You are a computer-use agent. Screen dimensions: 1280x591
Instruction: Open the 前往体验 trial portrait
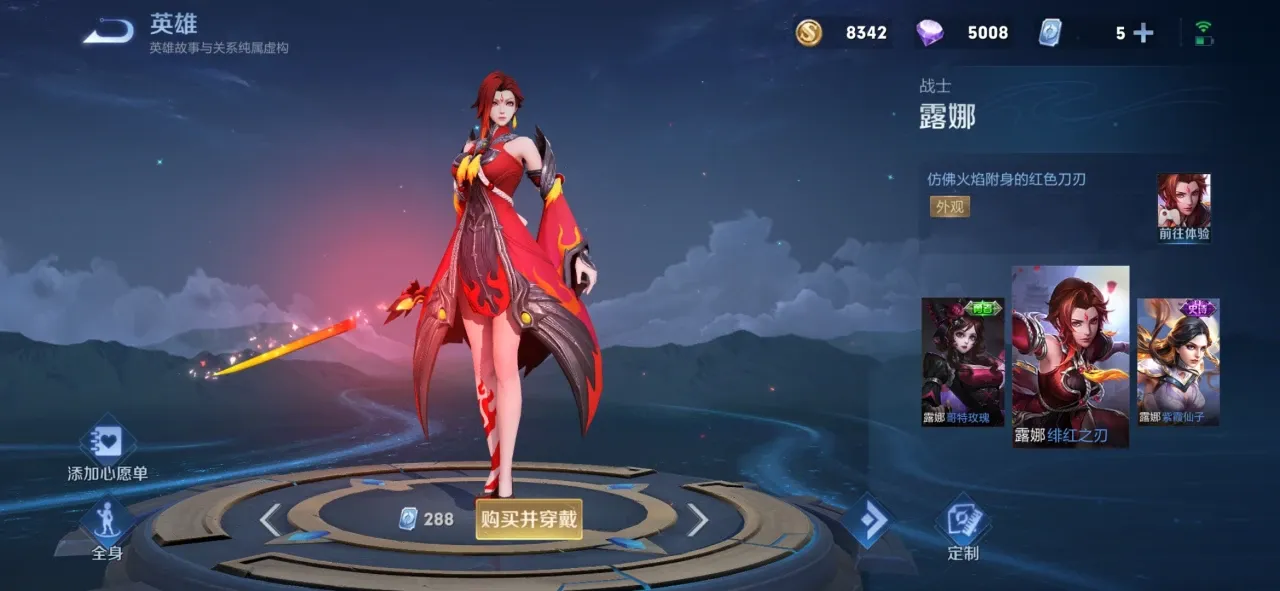pos(1184,207)
